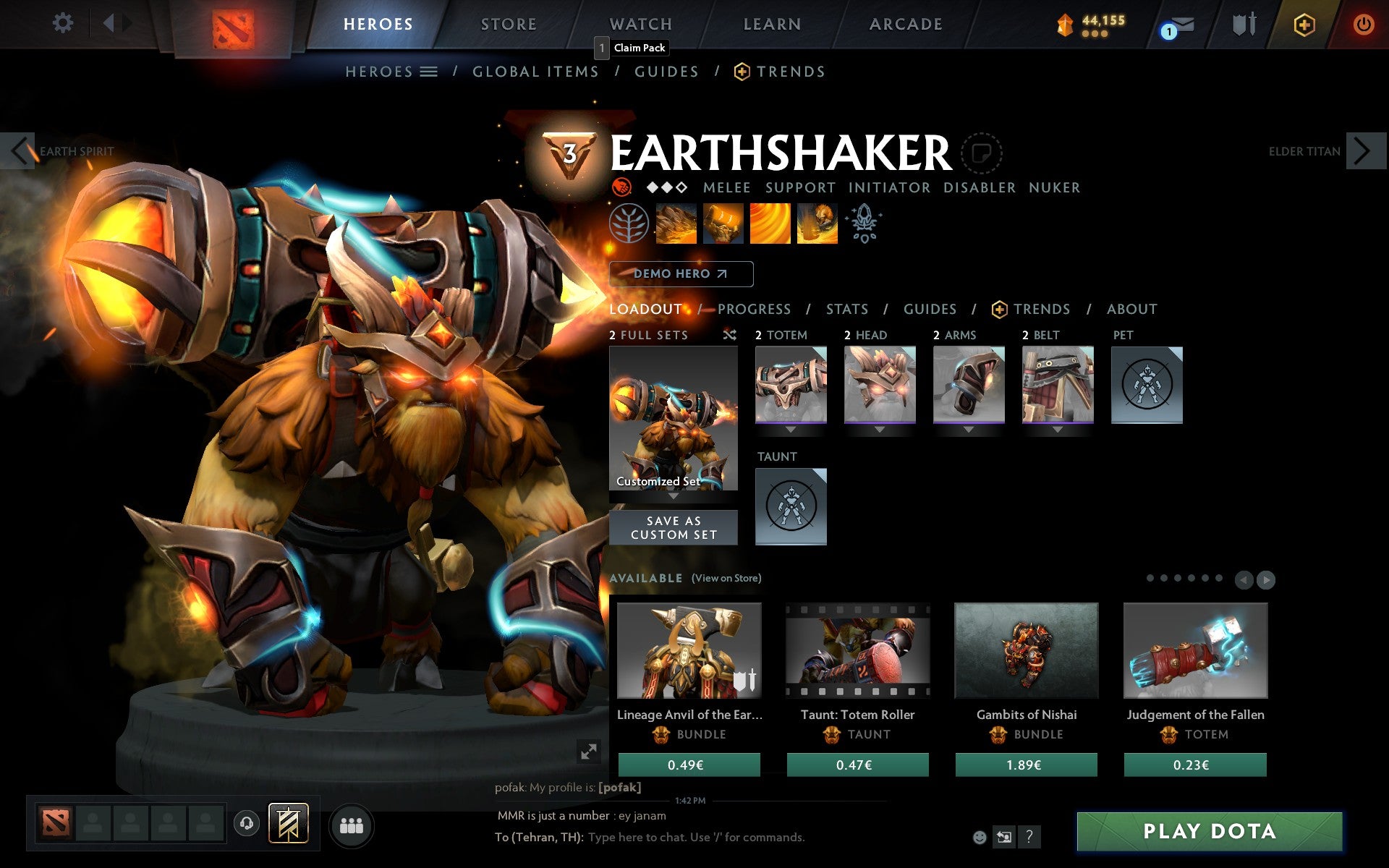Switch to the STATS tab
The image size is (1389, 868).
[846, 309]
